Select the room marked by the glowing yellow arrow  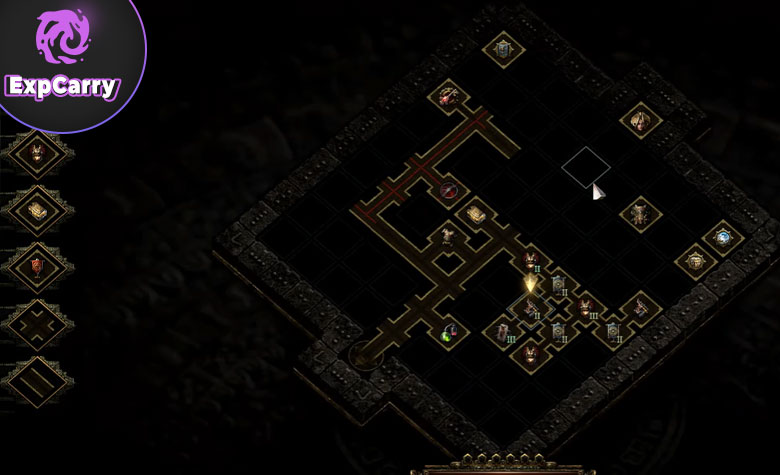530,284
